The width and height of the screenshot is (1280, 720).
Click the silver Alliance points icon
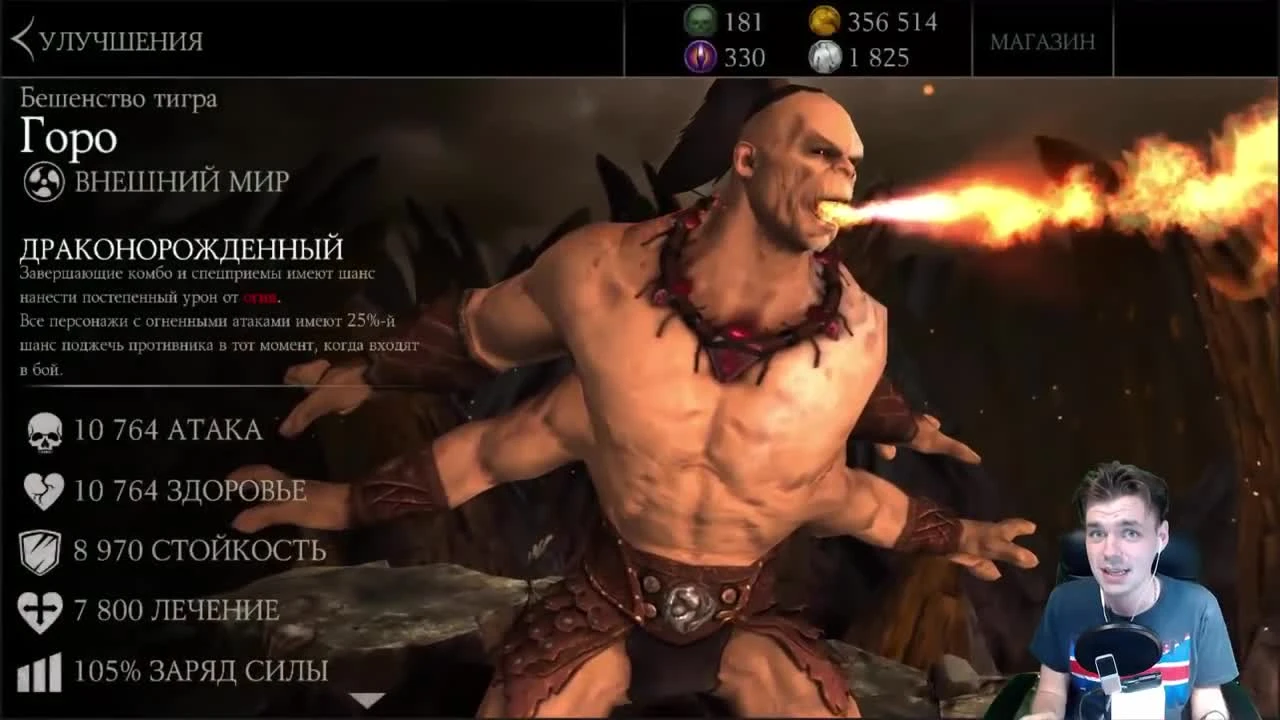pyautogui.click(x=826, y=57)
